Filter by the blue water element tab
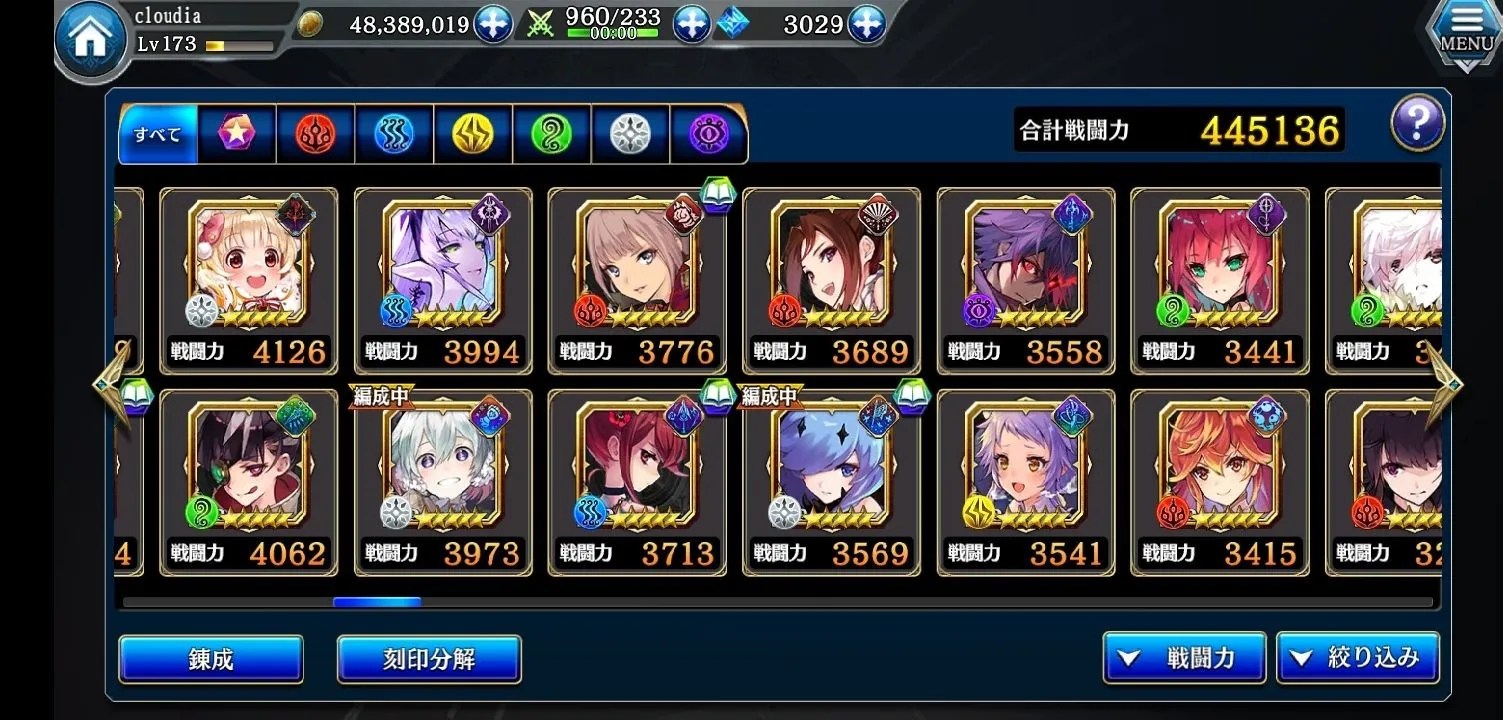The width and height of the screenshot is (1503, 720). click(x=394, y=134)
